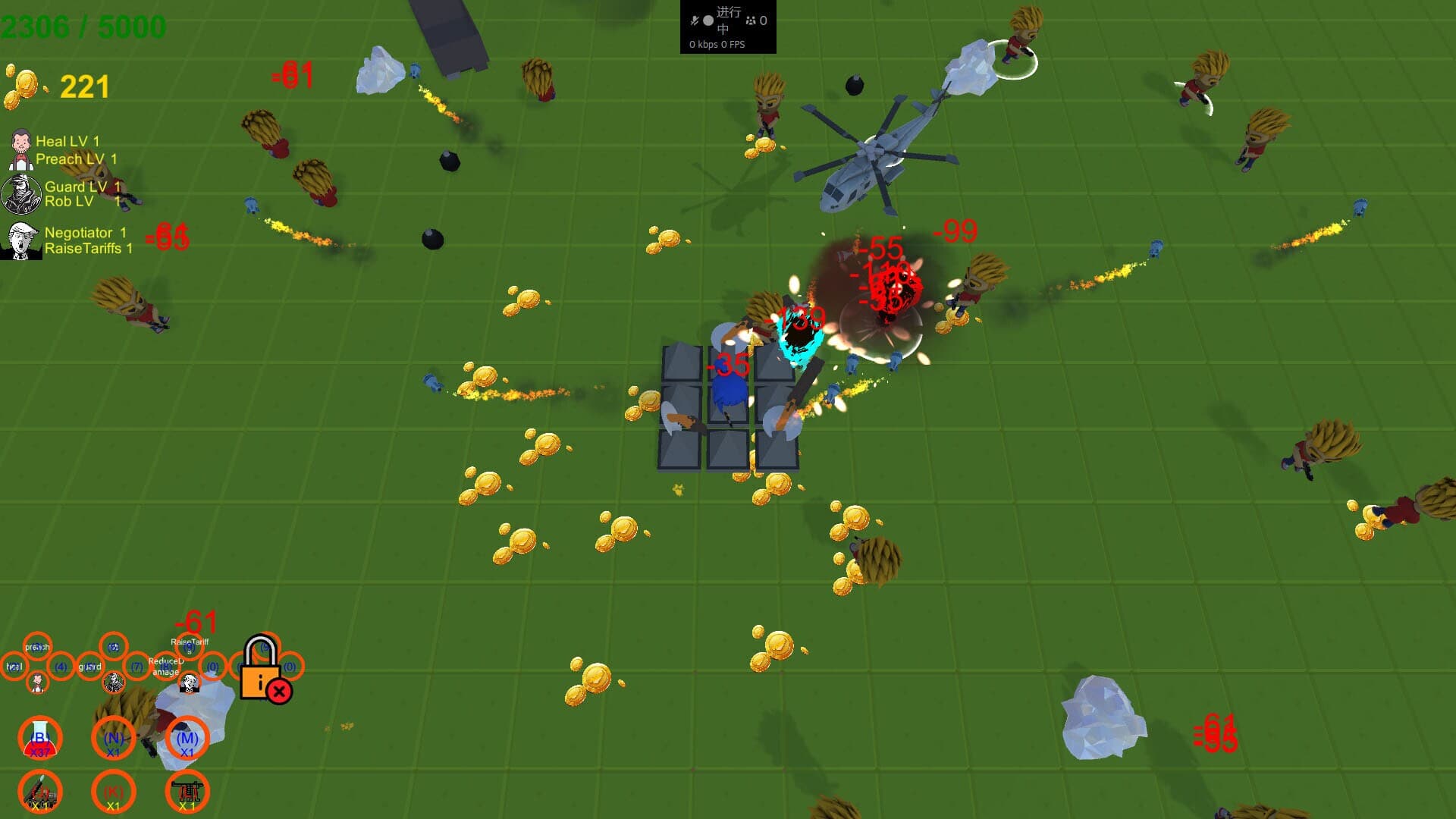Image resolution: width=1456 pixels, height=819 pixels.
Task: Use the red potion item marked X37
Action: 40,738
